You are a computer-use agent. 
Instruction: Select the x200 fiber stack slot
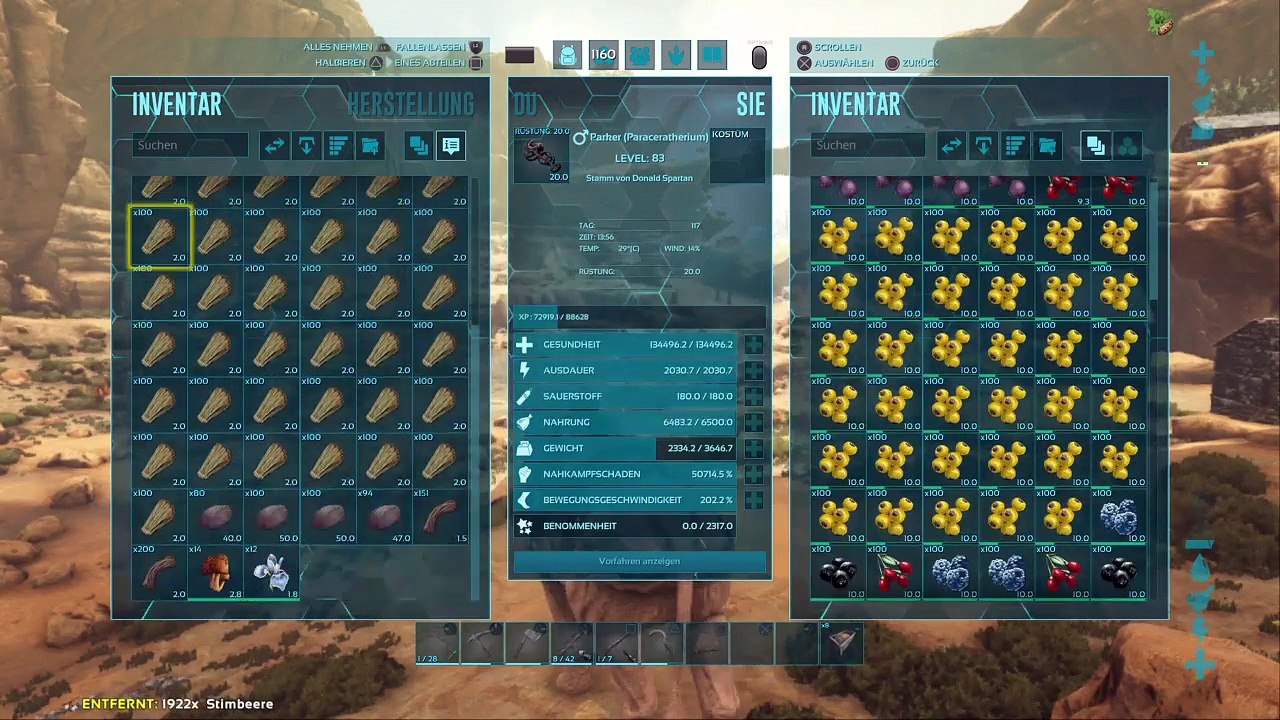click(x=160, y=573)
